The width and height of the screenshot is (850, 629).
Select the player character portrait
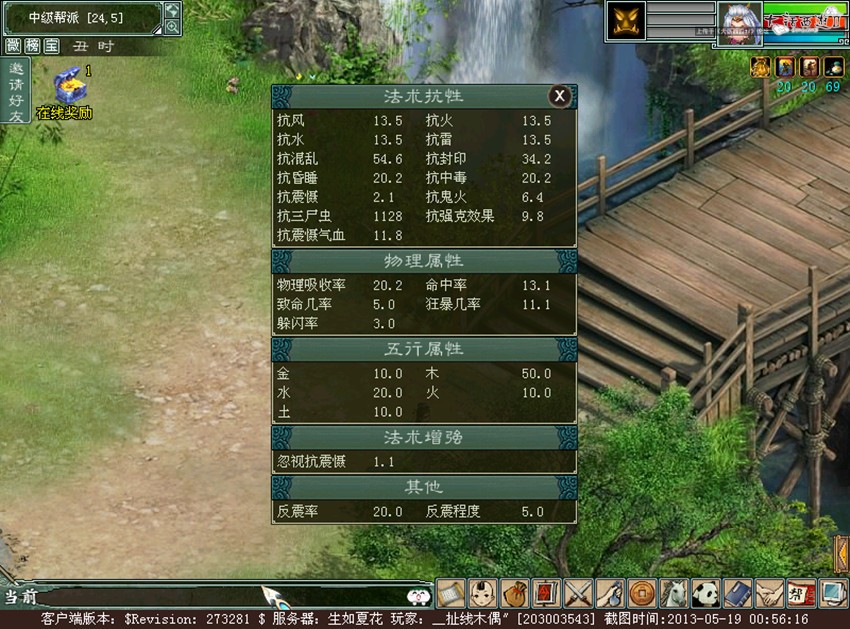pyautogui.click(x=739, y=23)
